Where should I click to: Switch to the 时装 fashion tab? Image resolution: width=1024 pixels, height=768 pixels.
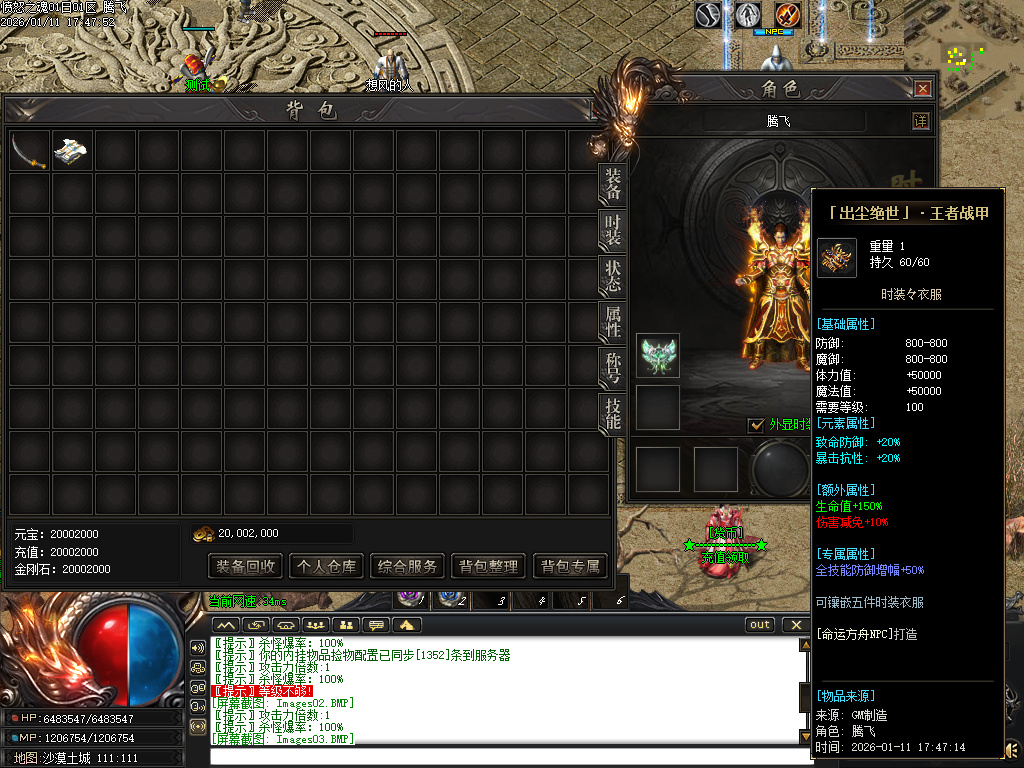[613, 230]
